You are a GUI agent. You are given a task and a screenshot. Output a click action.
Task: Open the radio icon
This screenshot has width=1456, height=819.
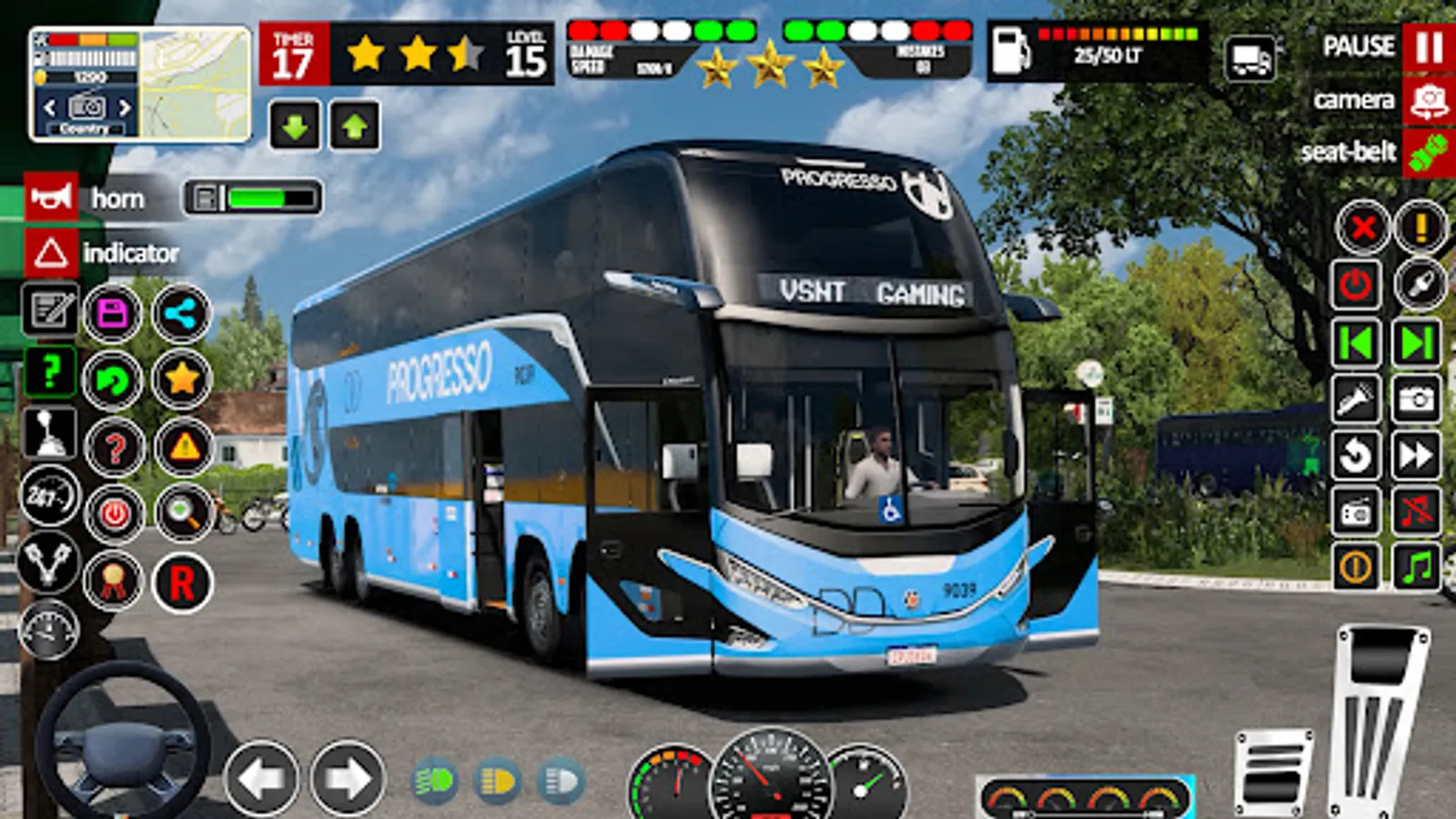pyautogui.click(x=1355, y=511)
